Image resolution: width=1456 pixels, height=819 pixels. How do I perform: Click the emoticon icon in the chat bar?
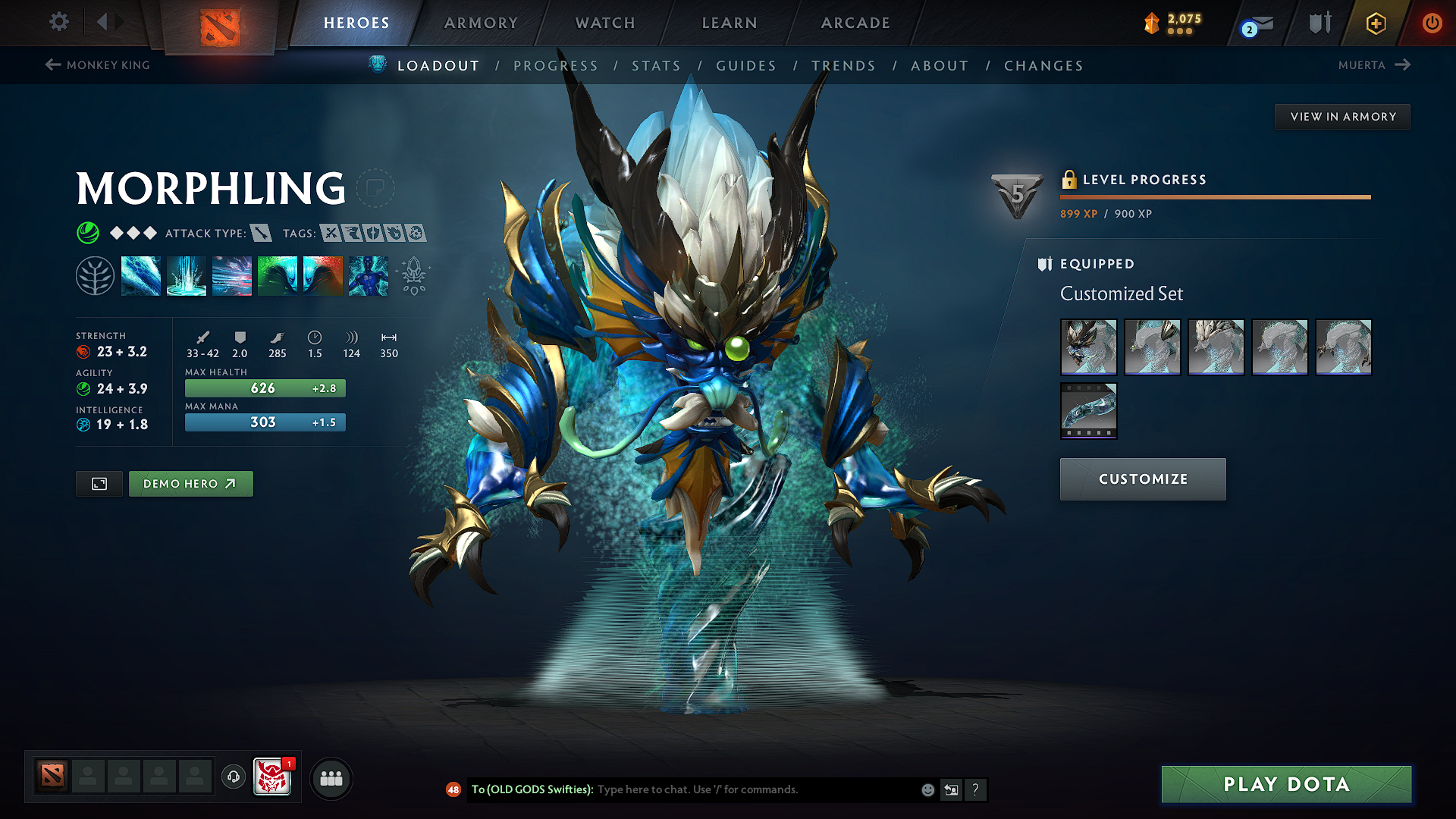[x=927, y=789]
